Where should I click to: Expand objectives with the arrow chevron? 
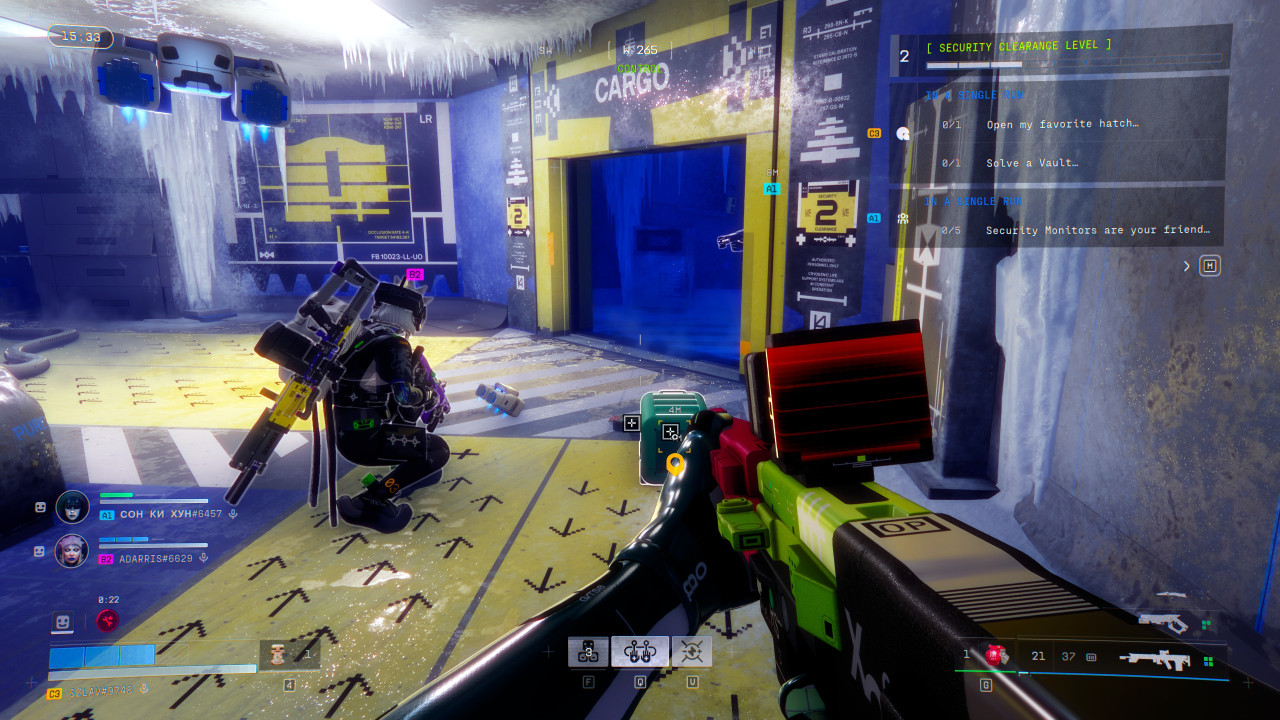click(x=1187, y=266)
